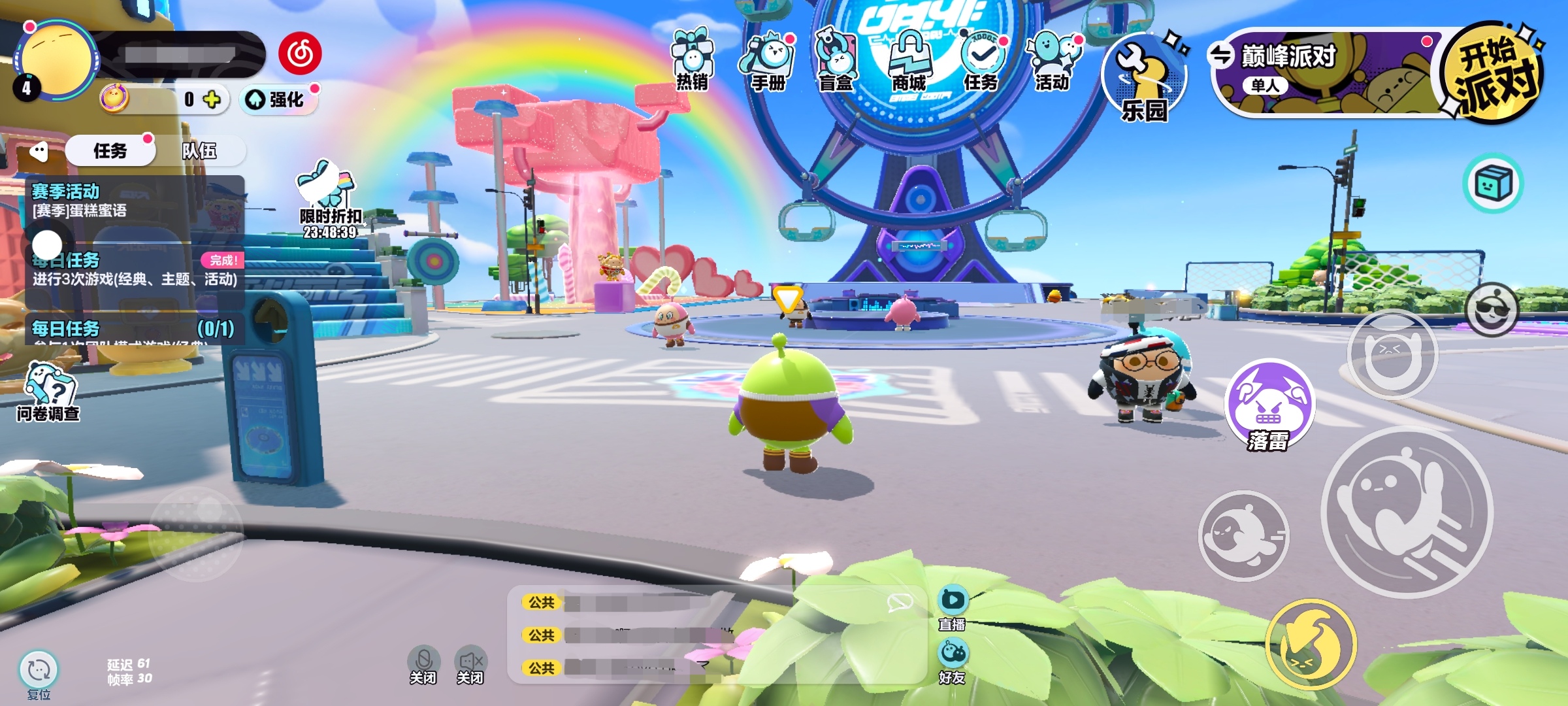Viewport: 1568px width, 706px height.
Task: Add currency with the yellow plus button
Action: tap(212, 99)
